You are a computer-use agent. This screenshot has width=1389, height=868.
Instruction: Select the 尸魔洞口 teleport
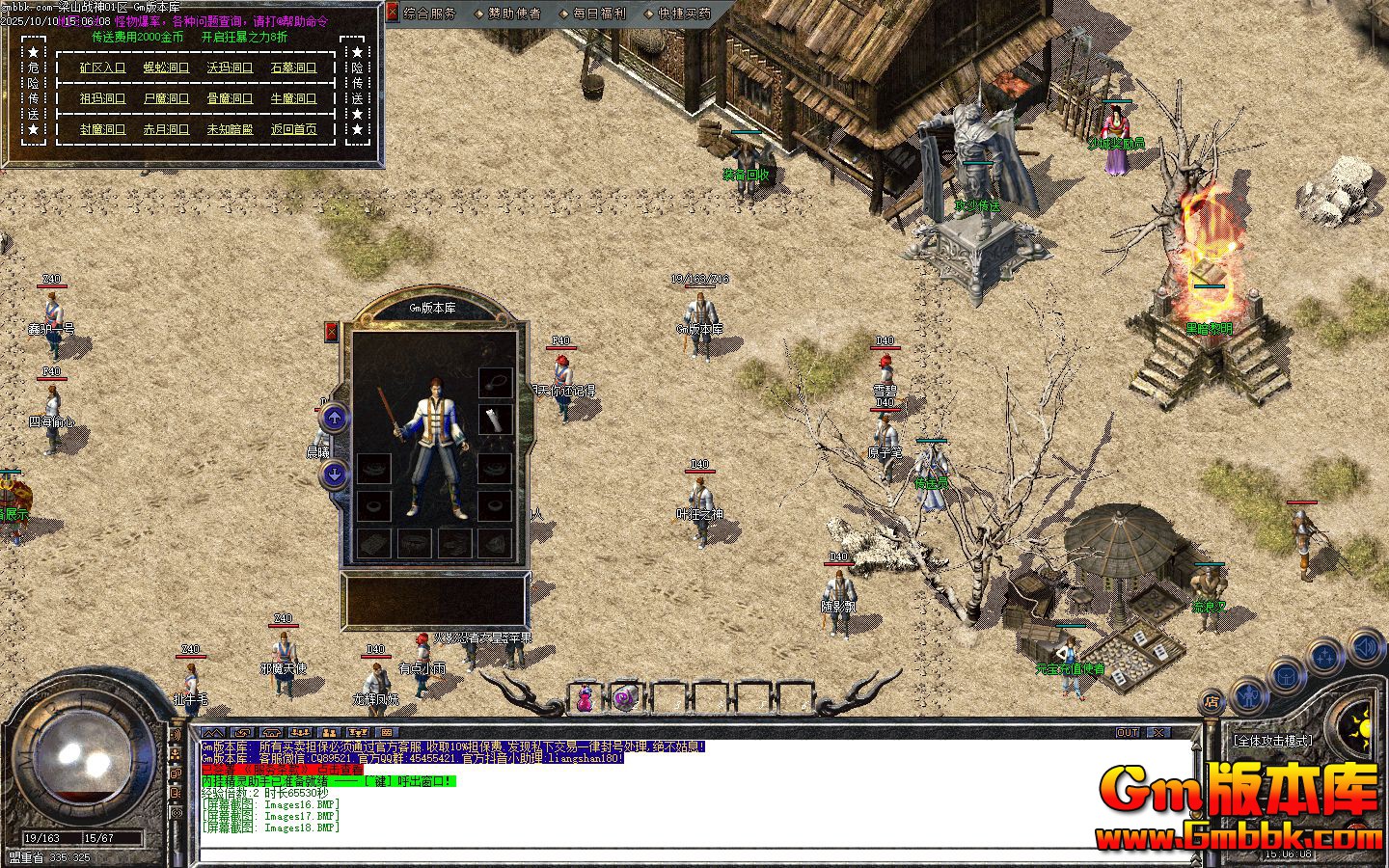tap(166, 98)
